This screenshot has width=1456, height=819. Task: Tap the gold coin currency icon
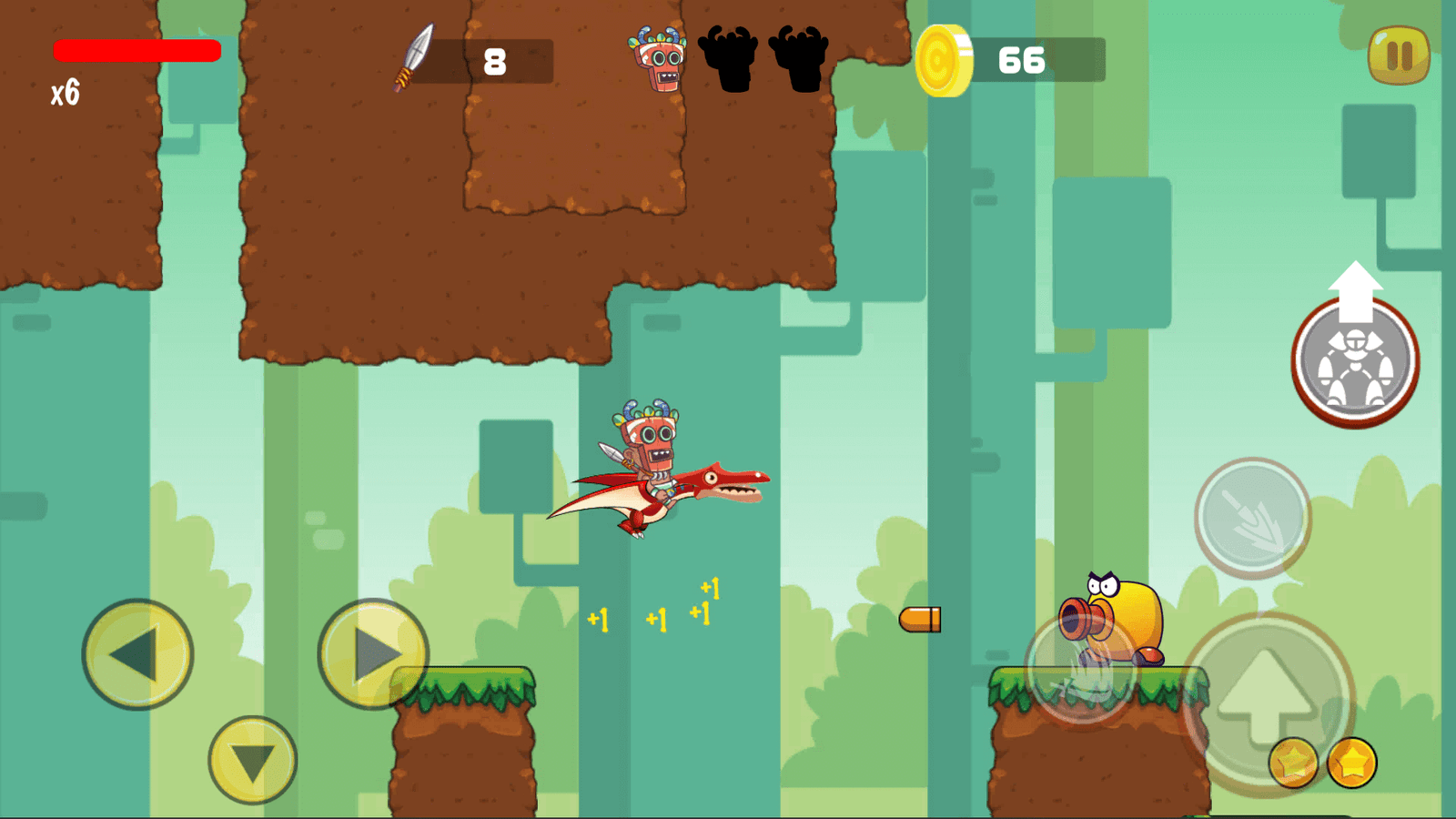[944, 60]
